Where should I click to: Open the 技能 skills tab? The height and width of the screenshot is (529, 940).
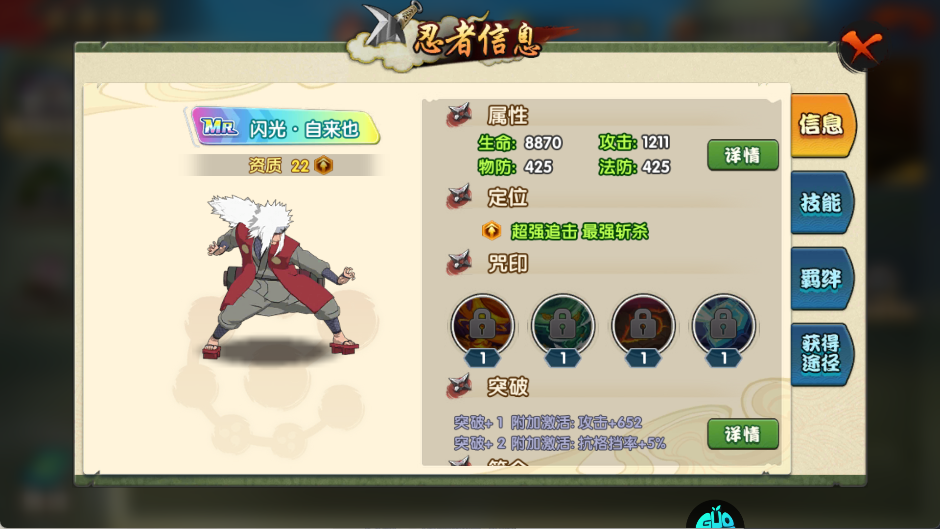click(x=821, y=202)
